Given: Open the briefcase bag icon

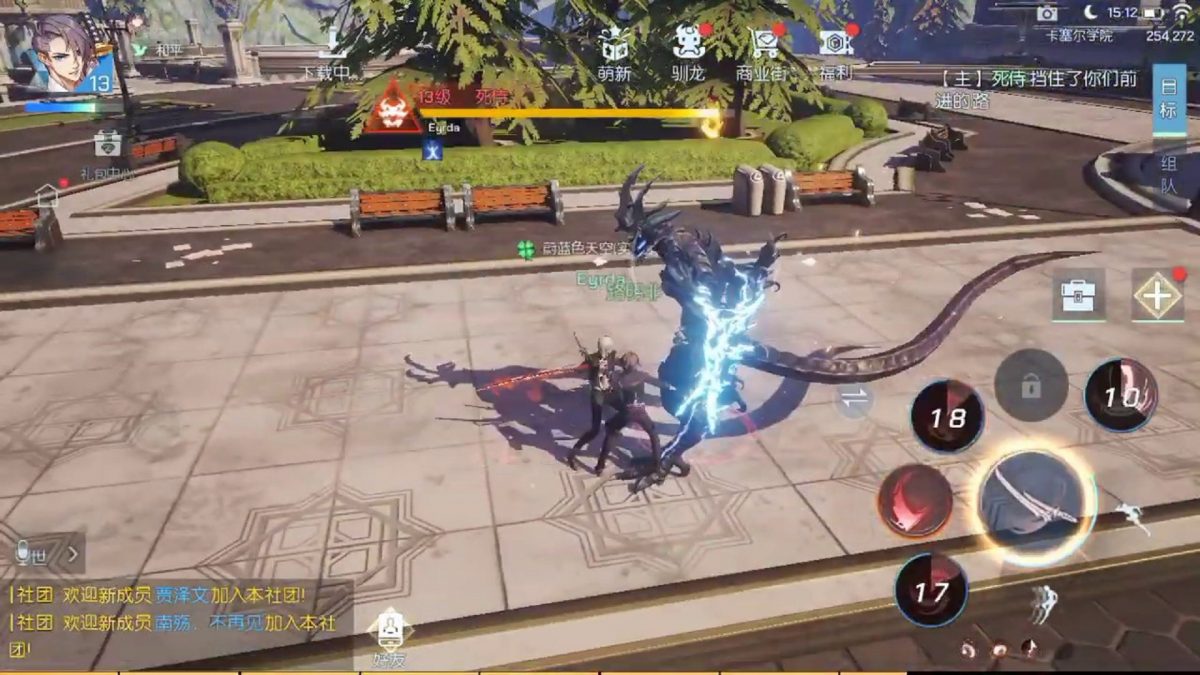Looking at the screenshot, I should point(1078,296).
